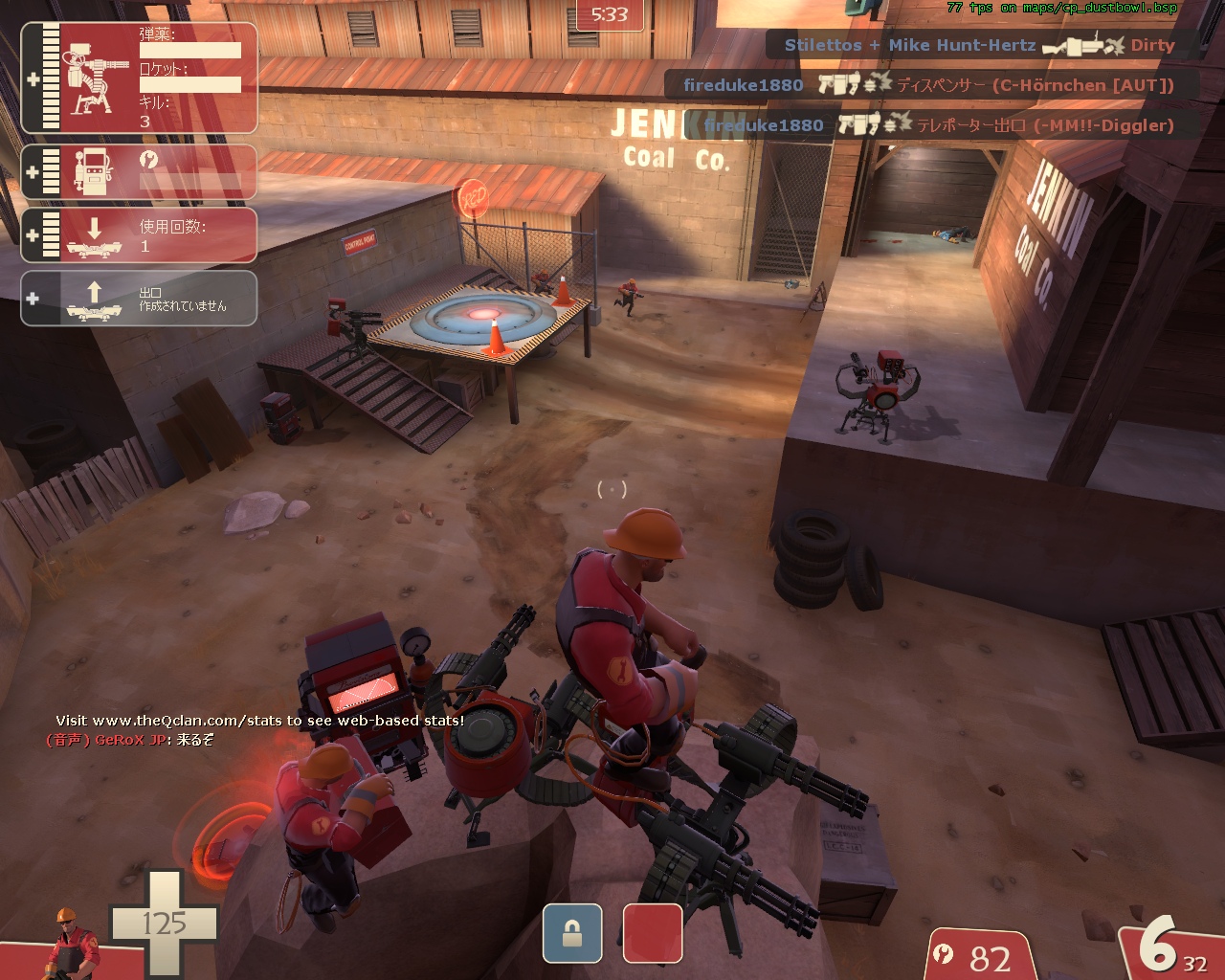Click the locked blue control point icon
1225x980 pixels.
[x=572, y=933]
